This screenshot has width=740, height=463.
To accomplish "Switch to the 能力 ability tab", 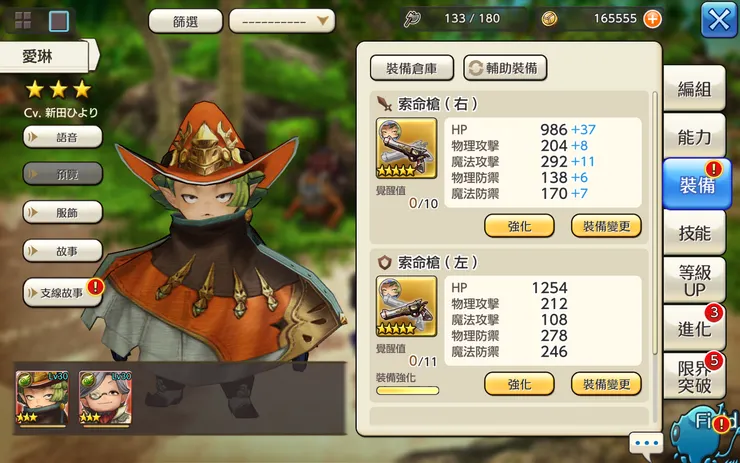I will [x=695, y=137].
